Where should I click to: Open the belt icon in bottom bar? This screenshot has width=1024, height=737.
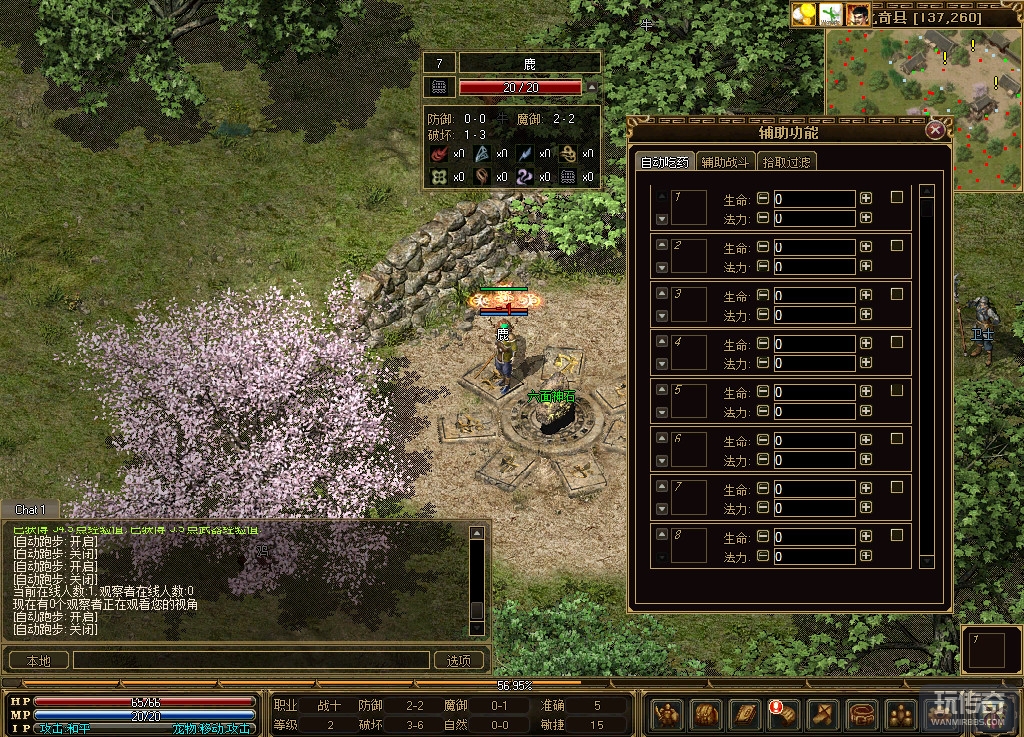(862, 714)
